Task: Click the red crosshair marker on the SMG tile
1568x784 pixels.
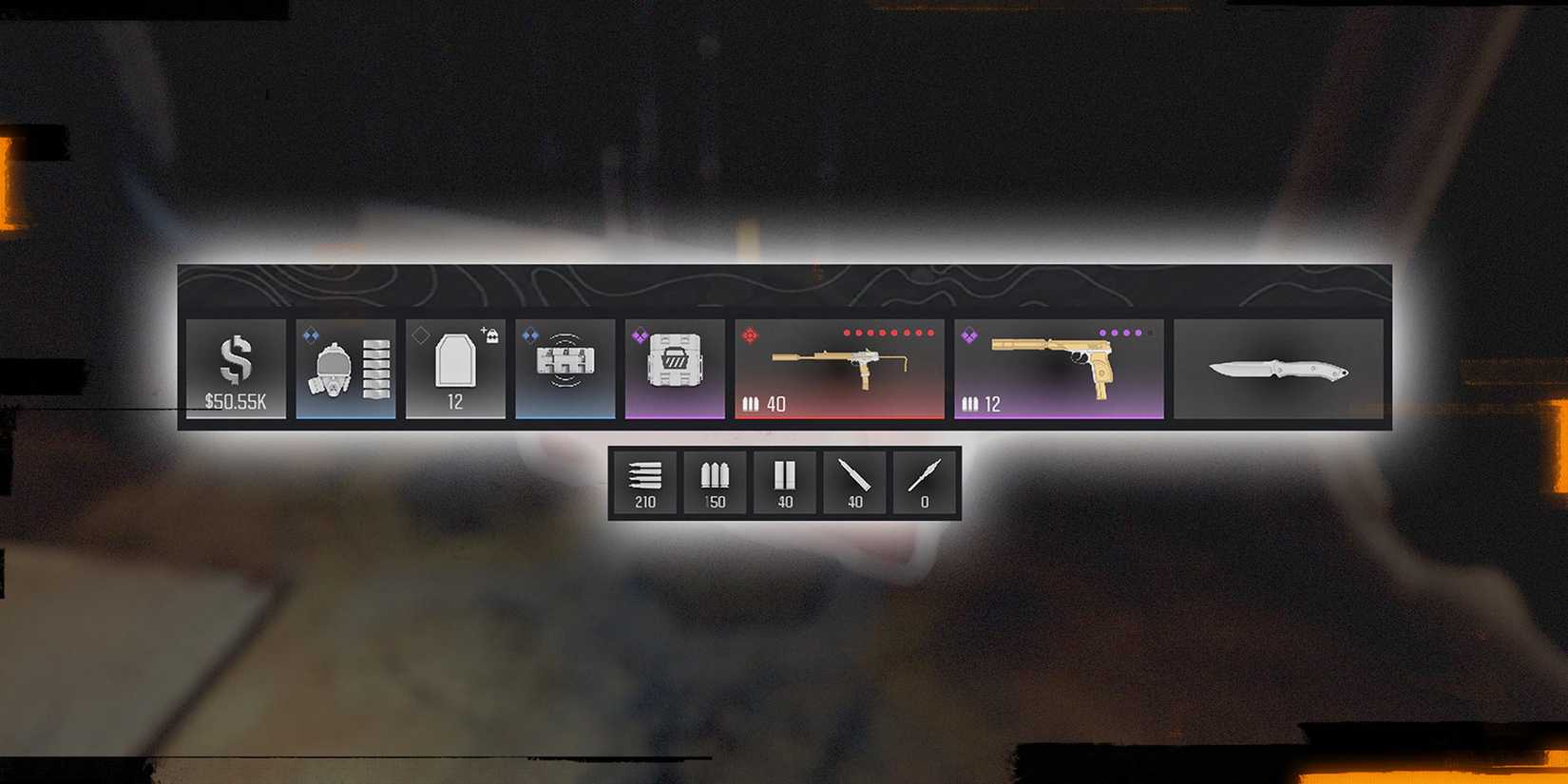Action: point(750,334)
